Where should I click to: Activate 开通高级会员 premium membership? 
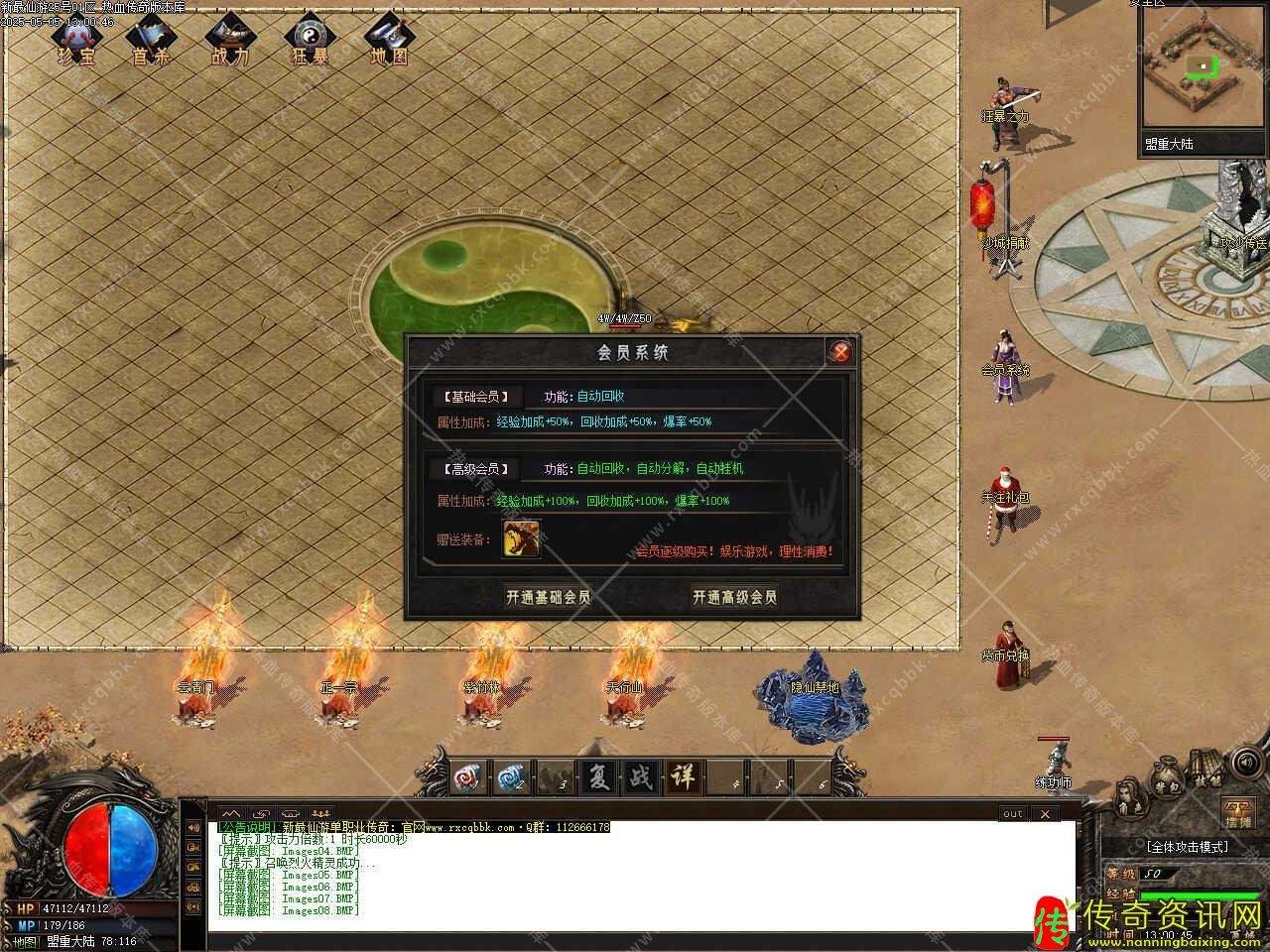tap(734, 597)
